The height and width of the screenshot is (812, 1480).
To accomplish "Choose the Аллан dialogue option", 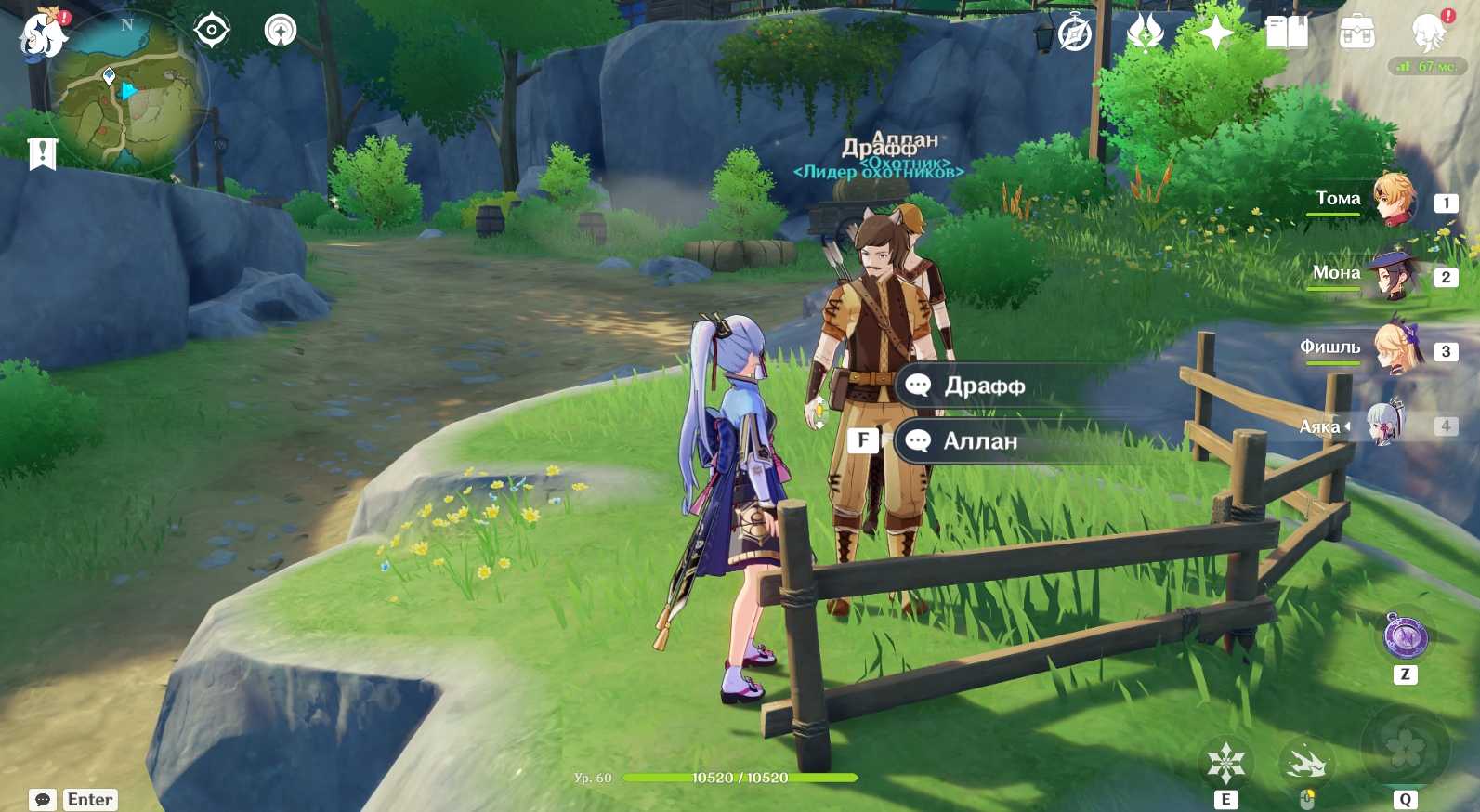I will [979, 441].
